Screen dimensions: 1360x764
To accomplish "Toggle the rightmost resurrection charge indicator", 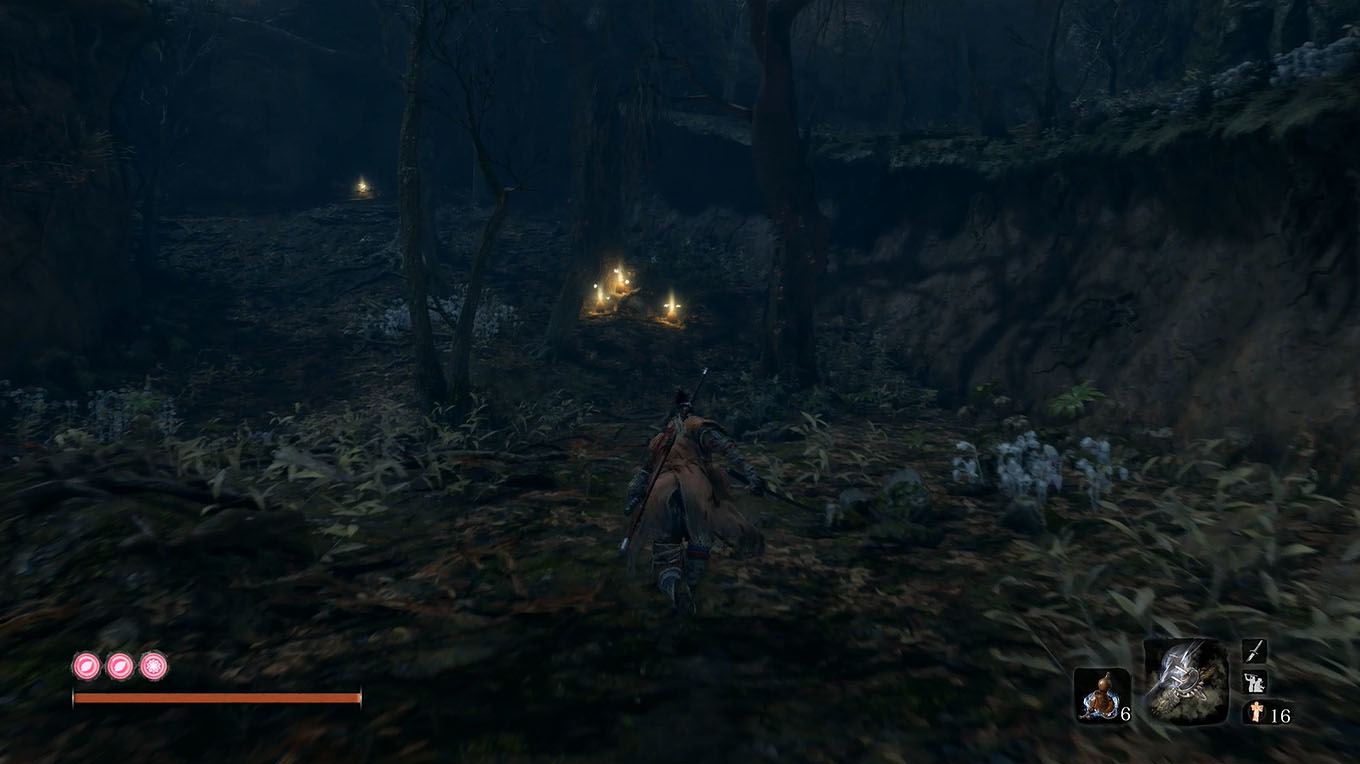I will [151, 668].
